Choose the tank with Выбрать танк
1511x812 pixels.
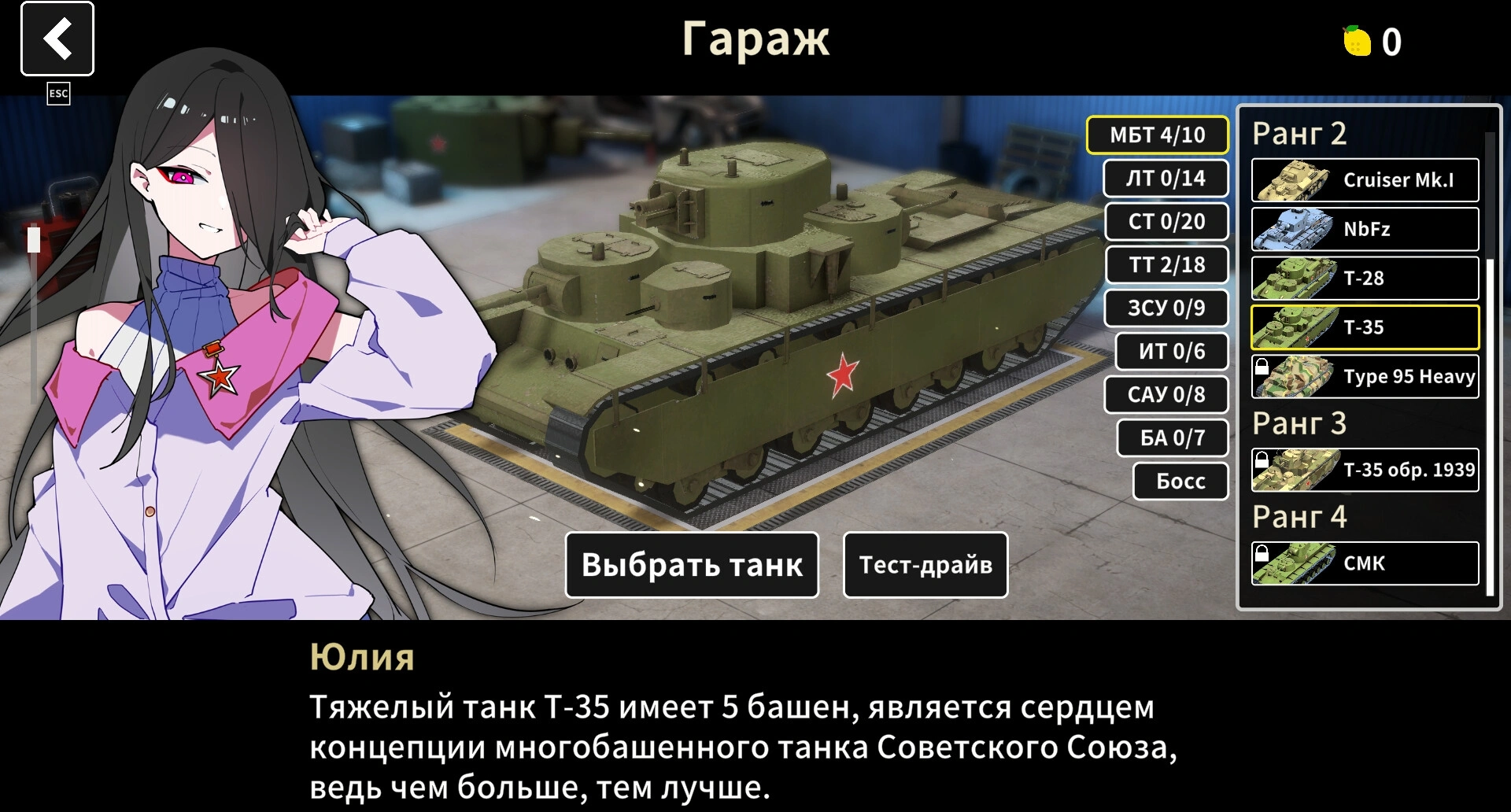692,565
